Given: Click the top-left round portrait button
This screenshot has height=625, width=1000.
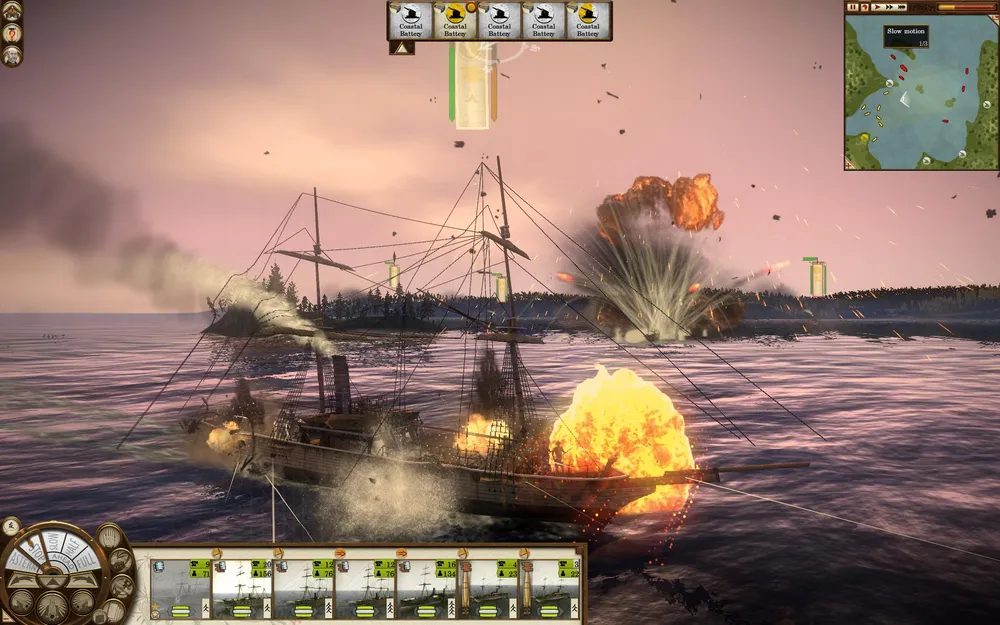Looking at the screenshot, I should [11, 10].
